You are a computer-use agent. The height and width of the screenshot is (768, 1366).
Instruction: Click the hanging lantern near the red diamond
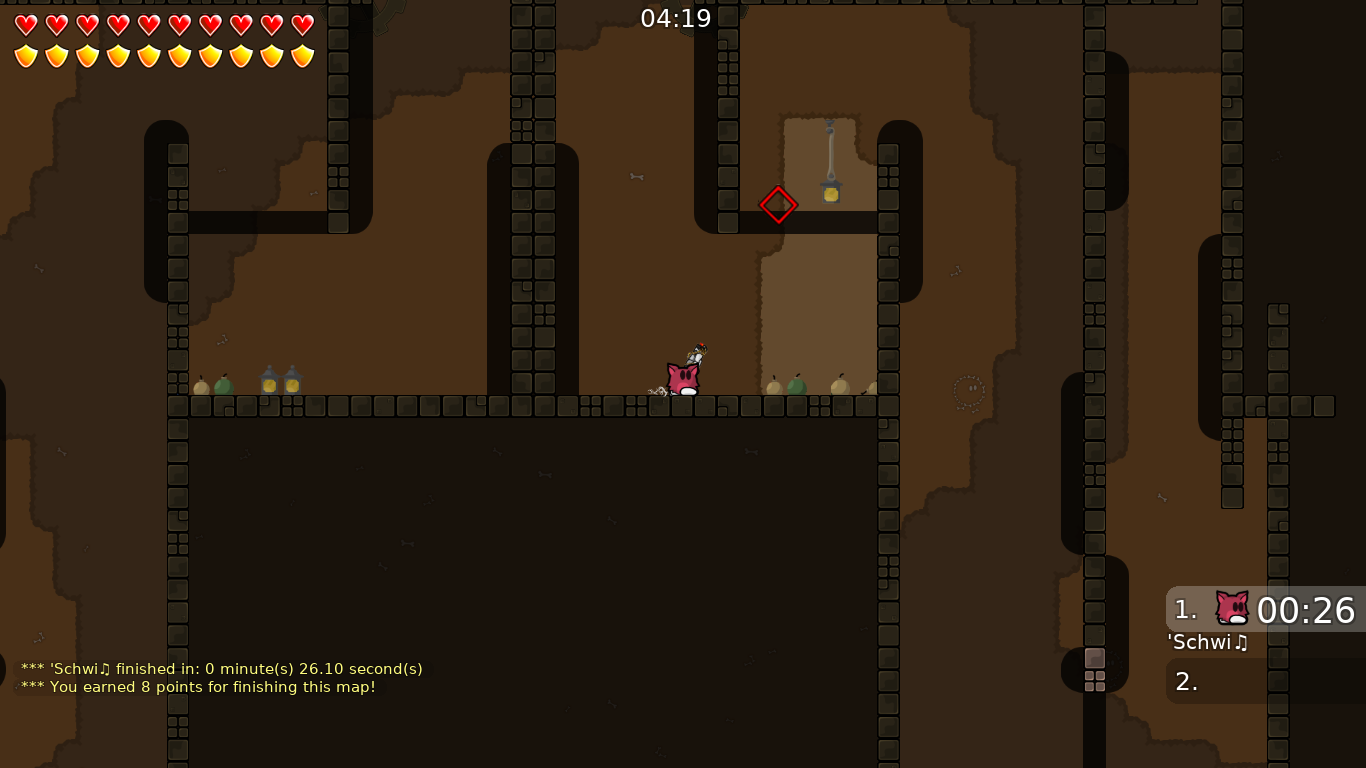click(x=830, y=190)
